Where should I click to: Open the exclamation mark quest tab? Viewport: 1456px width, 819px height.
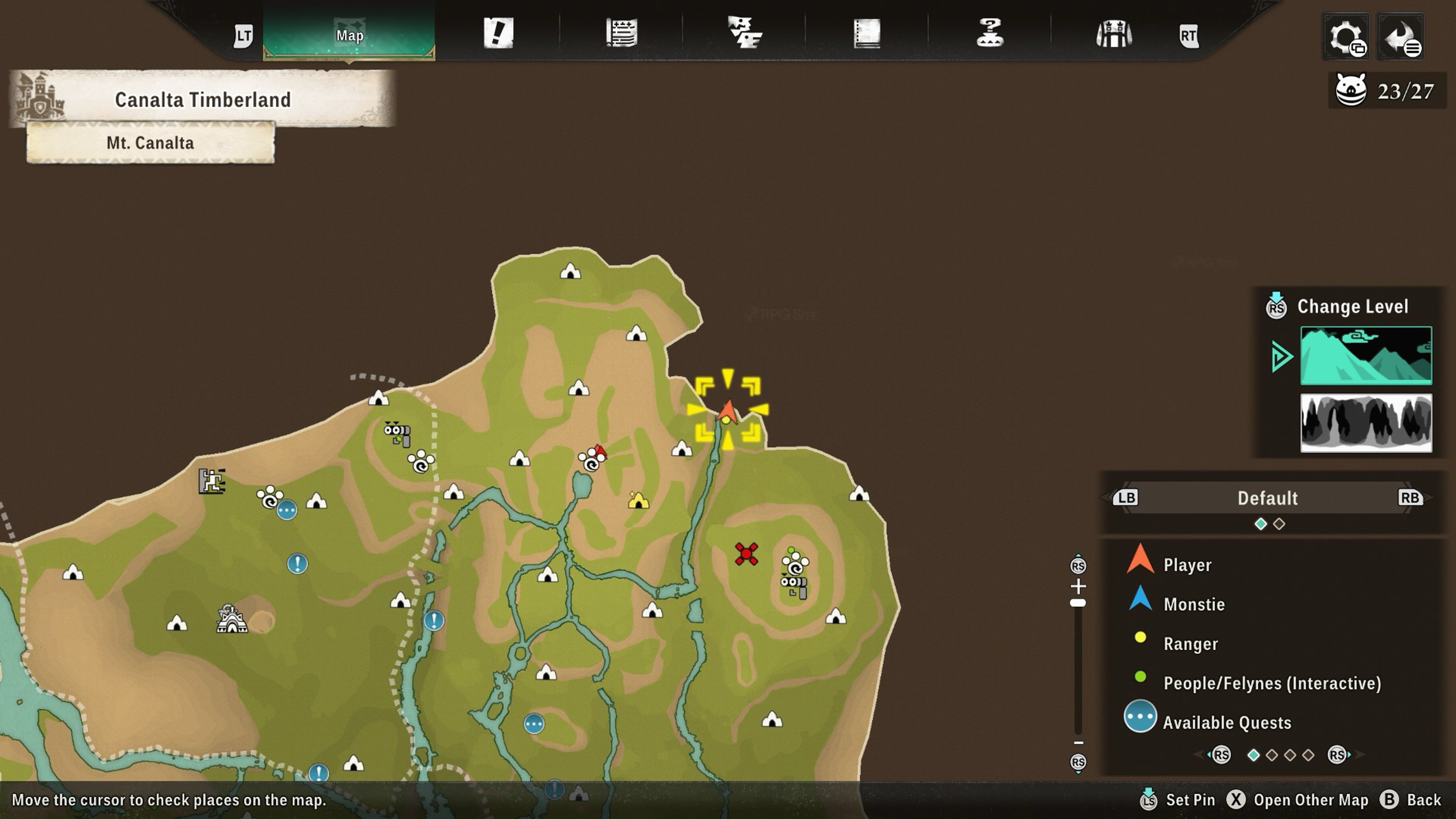pyautogui.click(x=498, y=33)
